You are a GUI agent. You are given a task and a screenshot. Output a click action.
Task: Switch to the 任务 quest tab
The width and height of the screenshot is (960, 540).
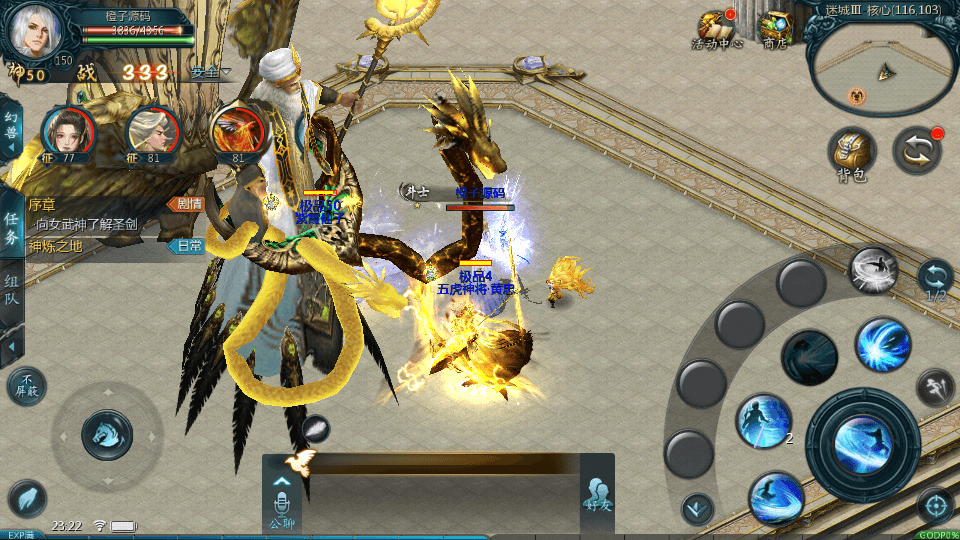pyautogui.click(x=11, y=228)
